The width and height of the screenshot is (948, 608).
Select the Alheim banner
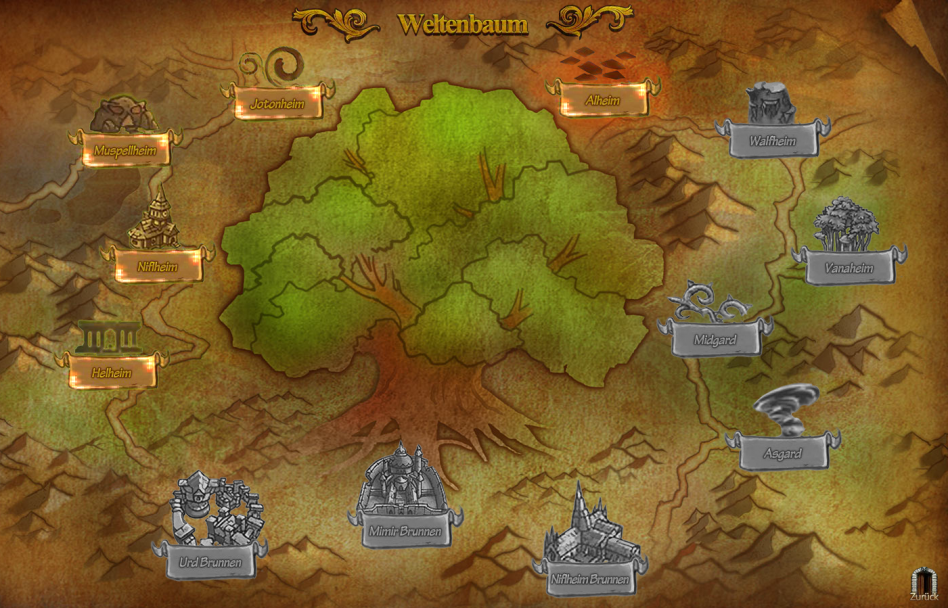603,100
